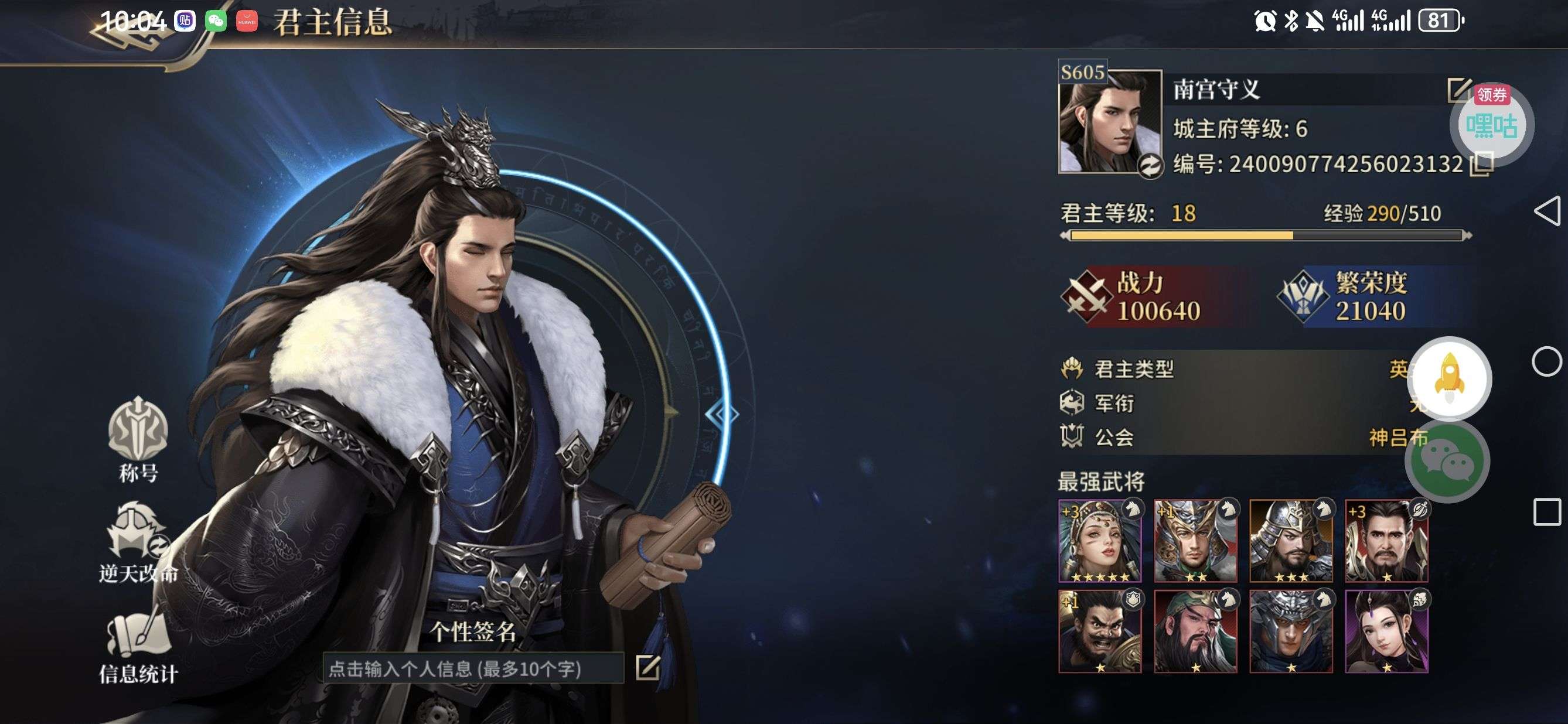This screenshot has width=1568, height=724.
Task: Tap the rocket boost floating button
Action: (1451, 378)
